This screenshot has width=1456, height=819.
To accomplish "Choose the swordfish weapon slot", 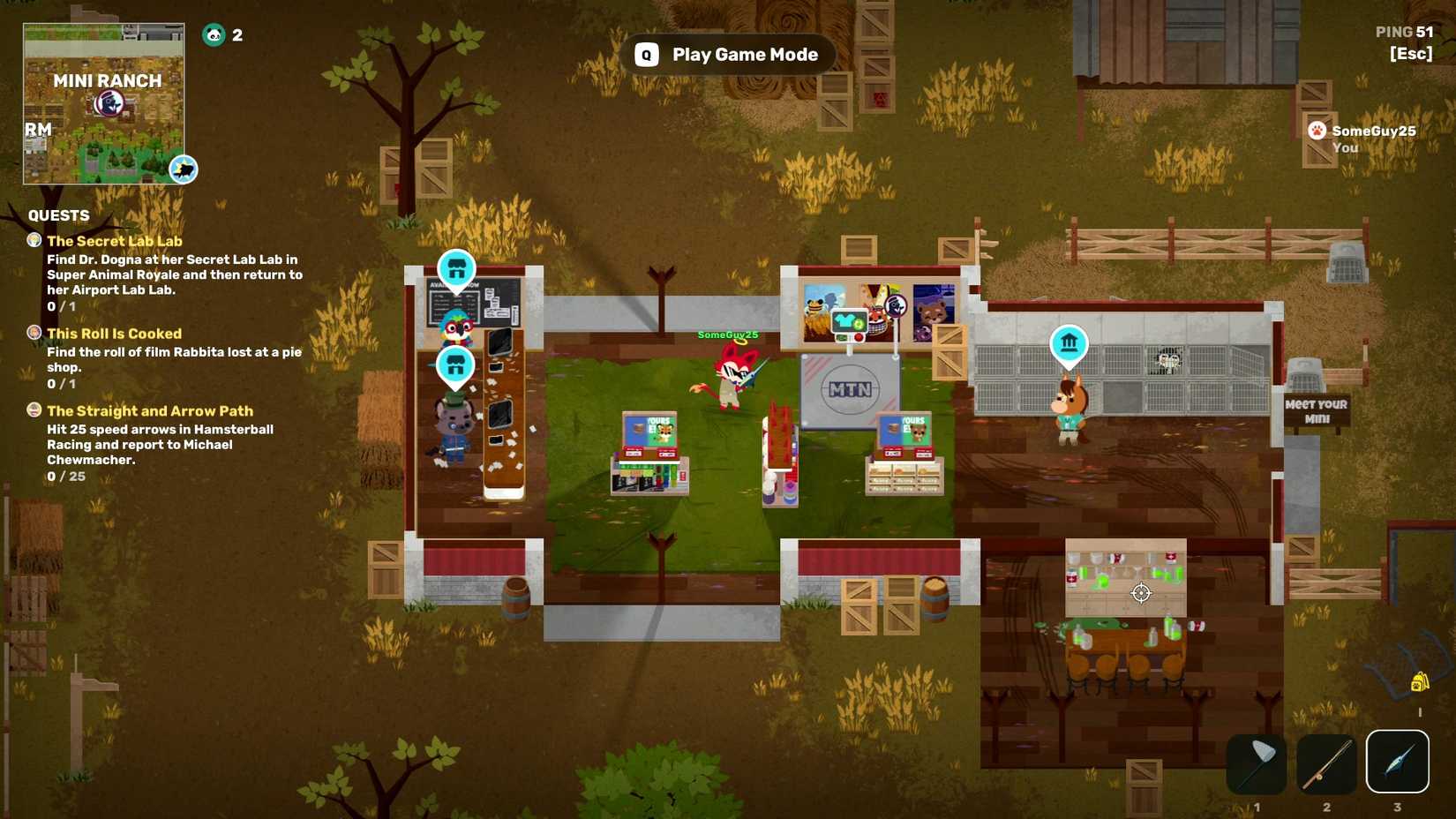I will [1397, 762].
